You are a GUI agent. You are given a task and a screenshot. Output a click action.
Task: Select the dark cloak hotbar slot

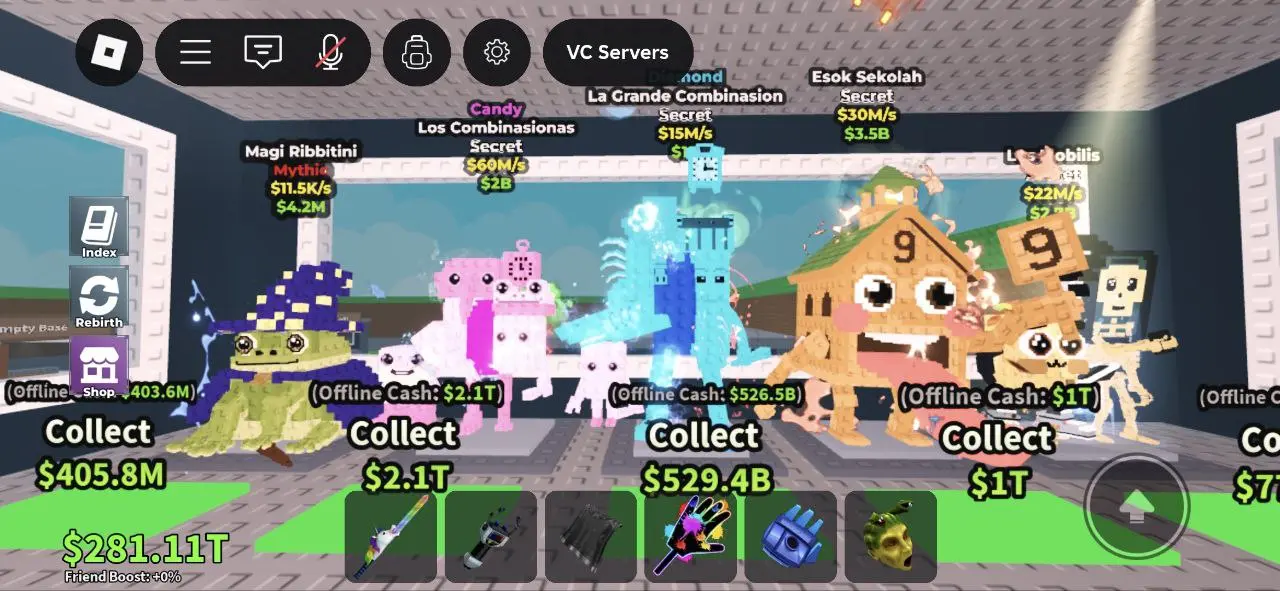[591, 536]
